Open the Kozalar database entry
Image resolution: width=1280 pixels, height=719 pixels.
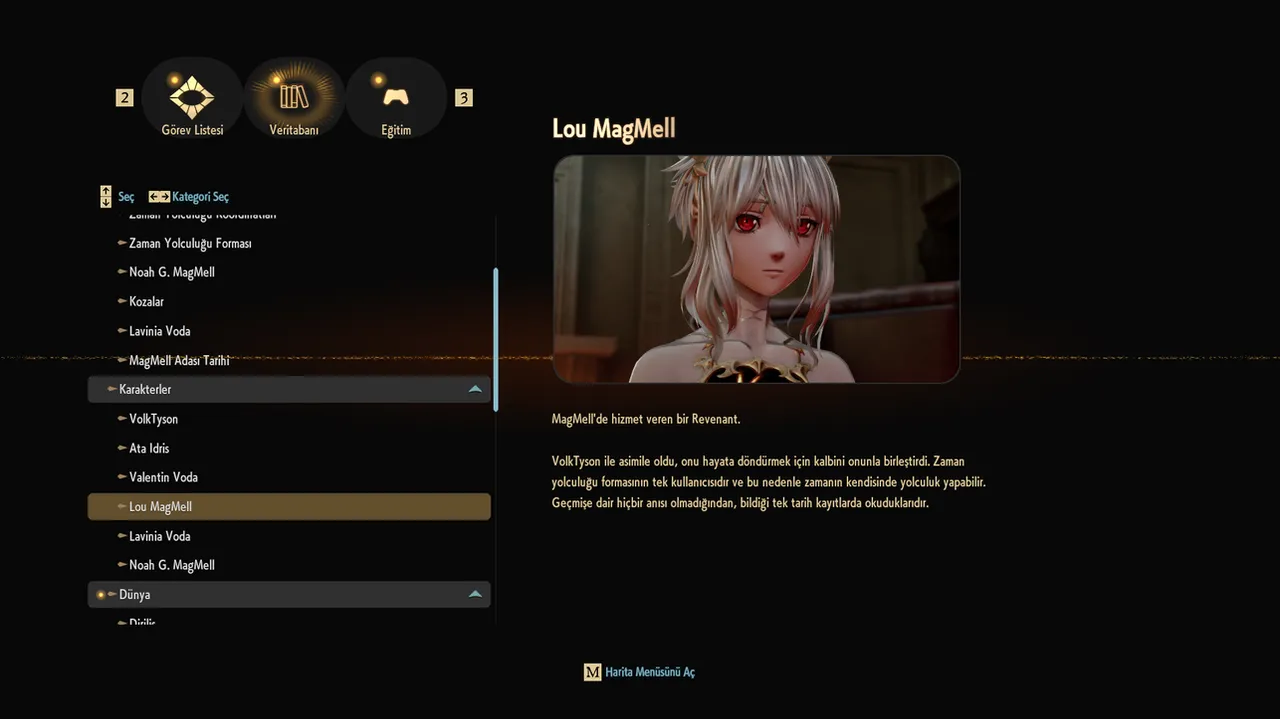click(x=146, y=301)
